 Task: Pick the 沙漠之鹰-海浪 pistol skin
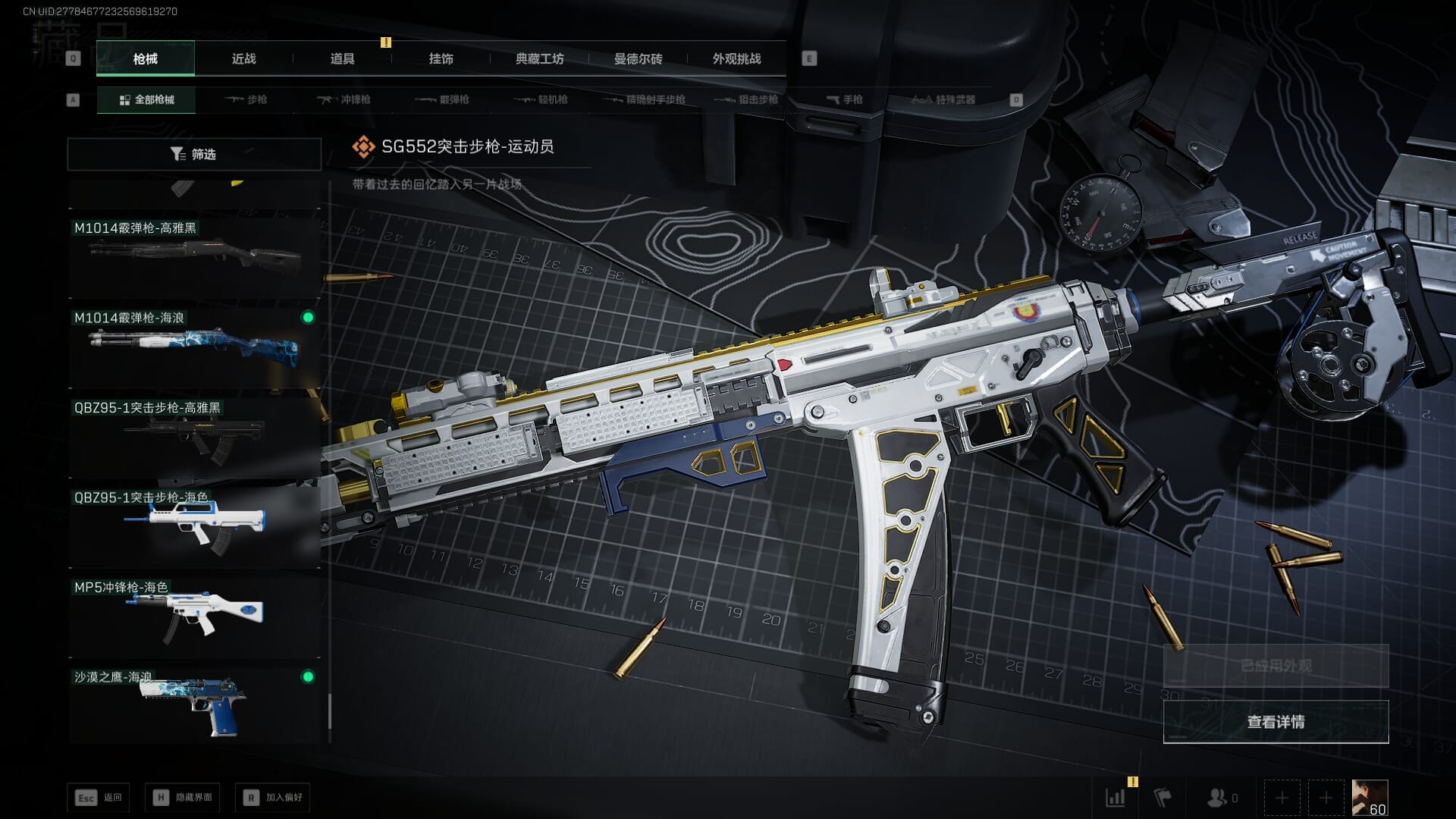(x=194, y=705)
